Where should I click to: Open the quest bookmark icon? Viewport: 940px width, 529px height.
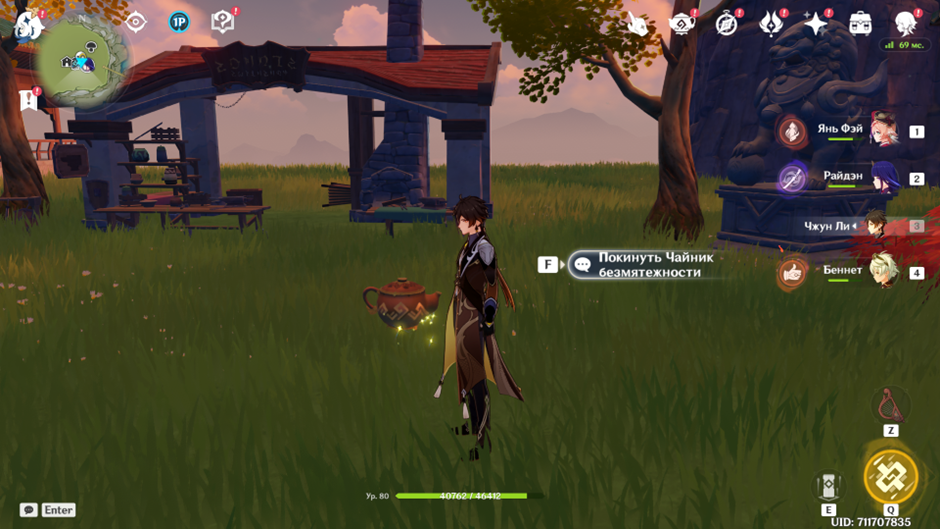click(x=28, y=101)
